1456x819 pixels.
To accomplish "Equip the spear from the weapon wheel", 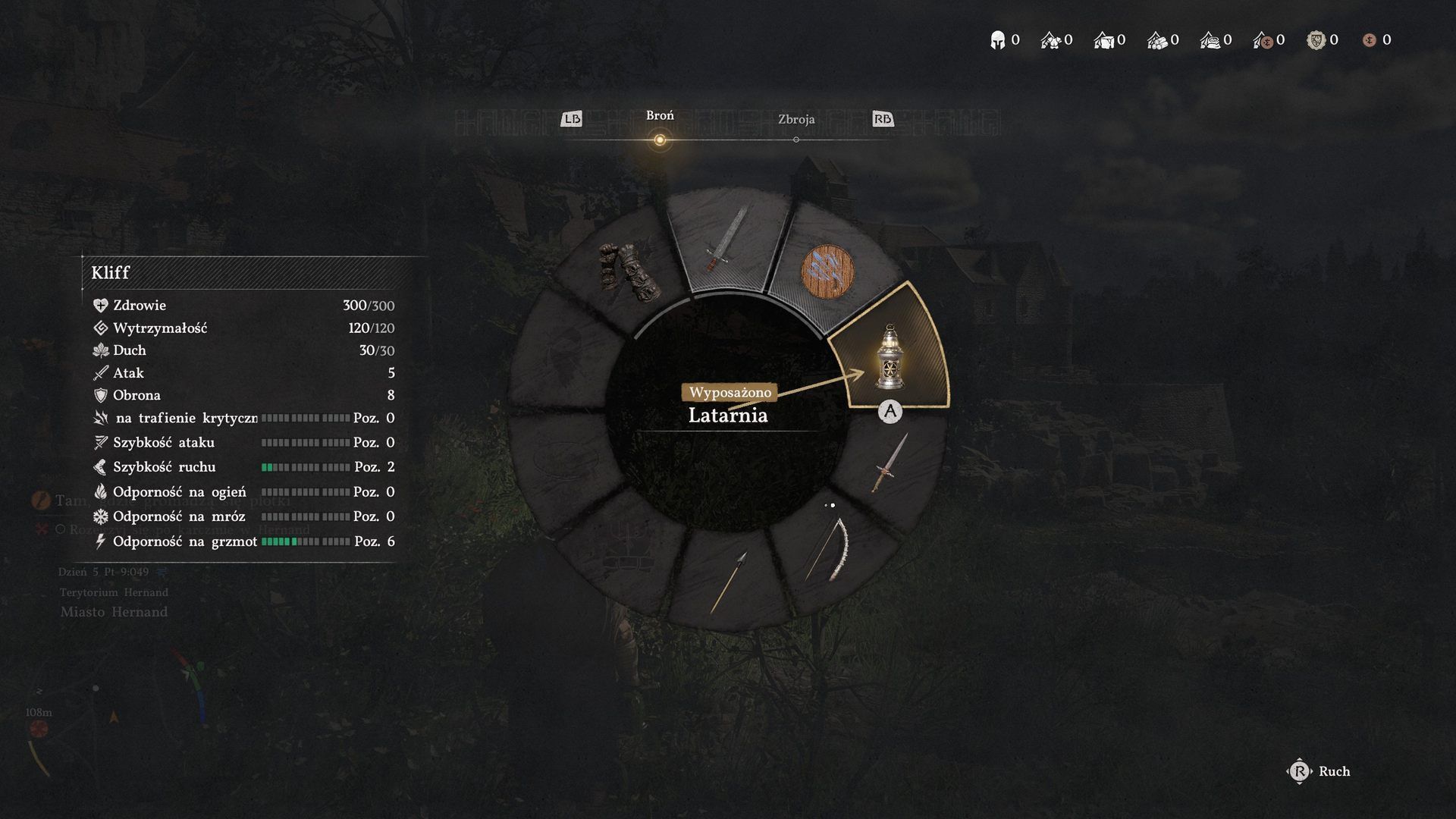I will 729,582.
